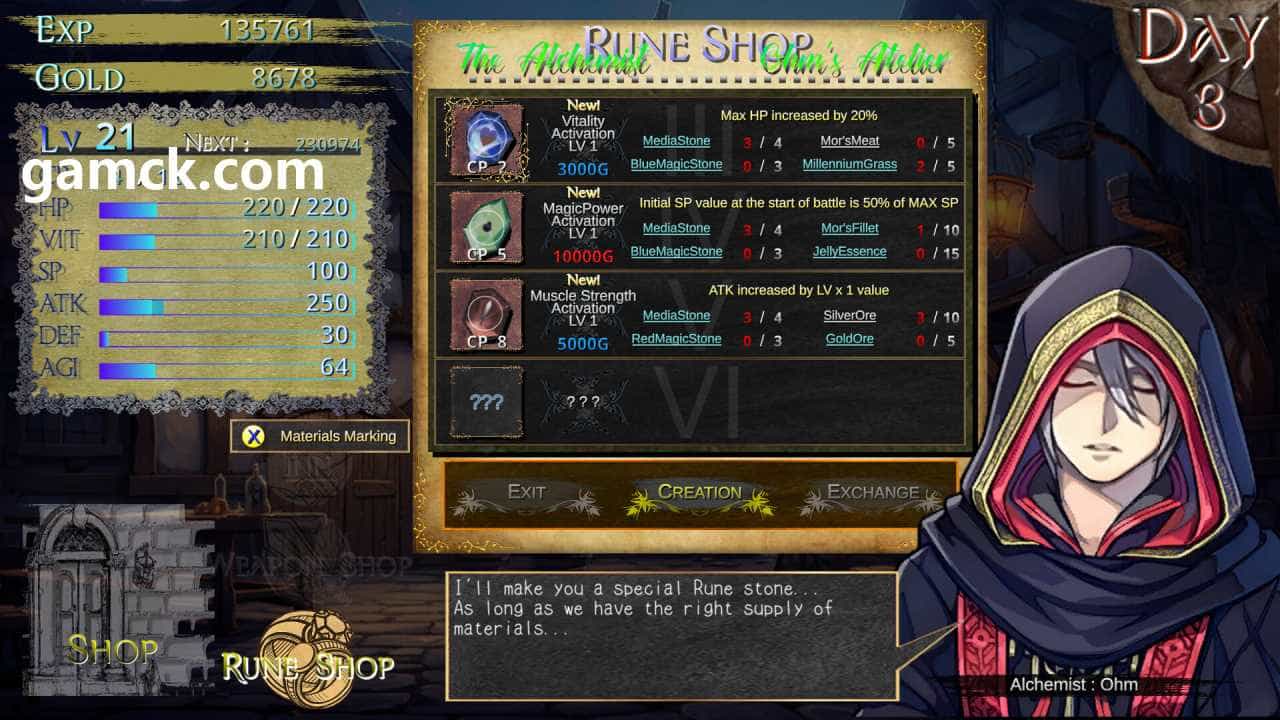Image resolution: width=1280 pixels, height=720 pixels.
Task: Click the locked ??? rune slot
Action: point(486,402)
